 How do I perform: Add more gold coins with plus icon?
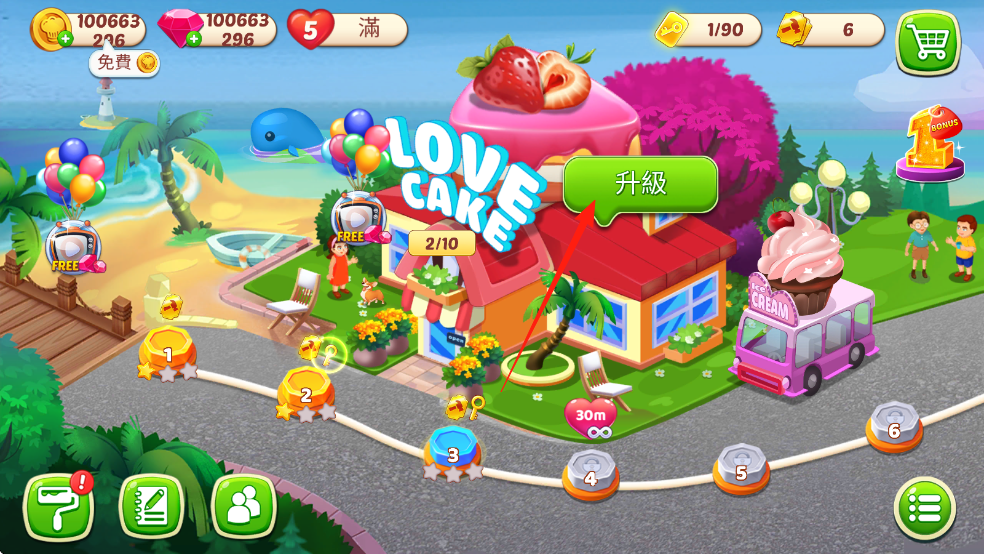65,39
